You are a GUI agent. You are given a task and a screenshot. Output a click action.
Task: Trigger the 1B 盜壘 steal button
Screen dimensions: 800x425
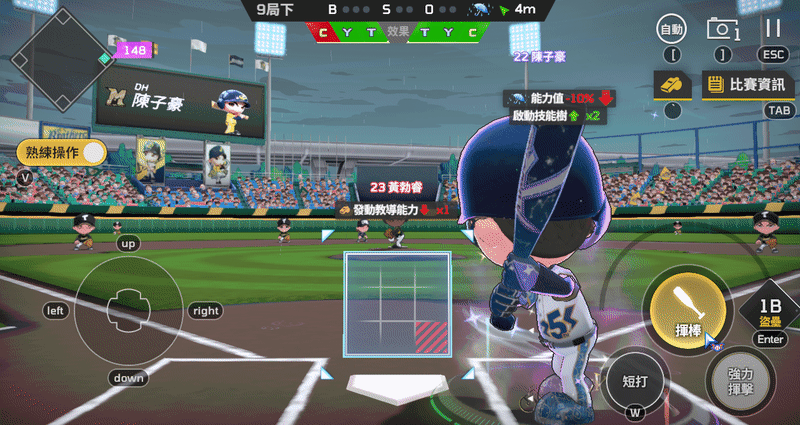click(x=770, y=312)
